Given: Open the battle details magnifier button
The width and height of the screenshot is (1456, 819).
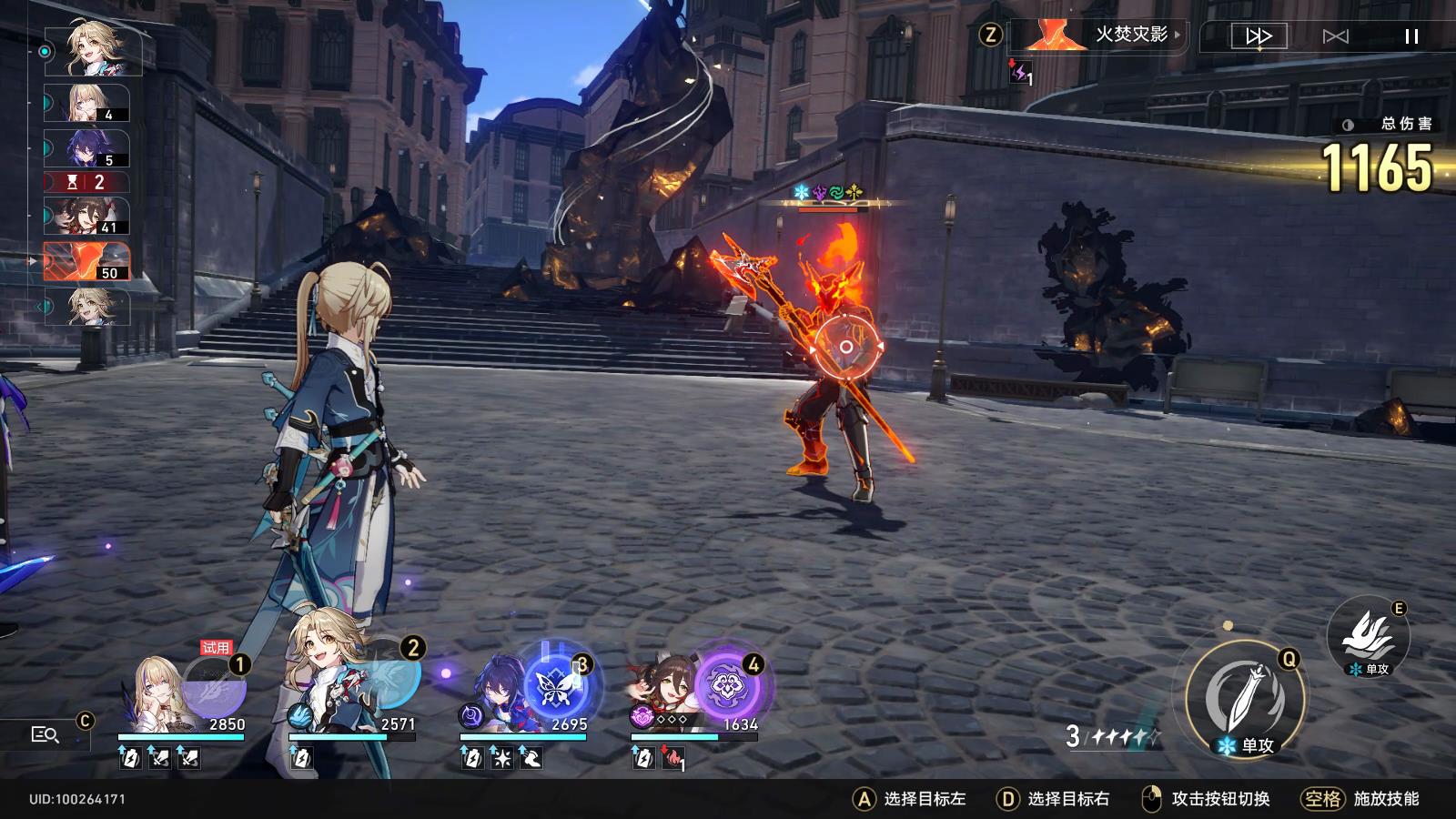Looking at the screenshot, I should click(45, 734).
